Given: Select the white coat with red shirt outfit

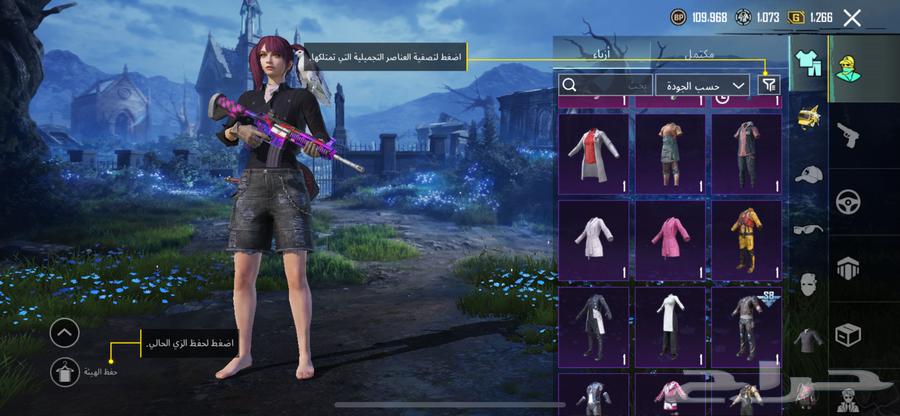Looking at the screenshot, I should pyautogui.click(x=594, y=152).
